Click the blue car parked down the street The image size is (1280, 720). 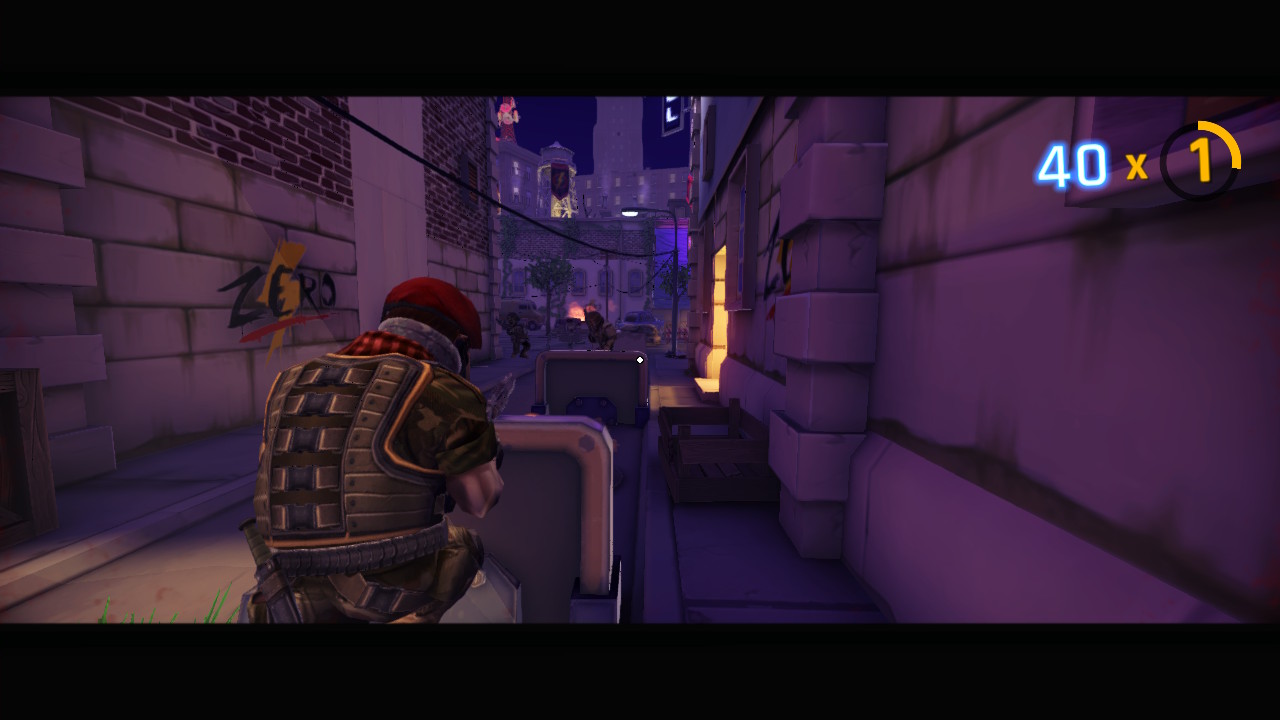(x=640, y=322)
